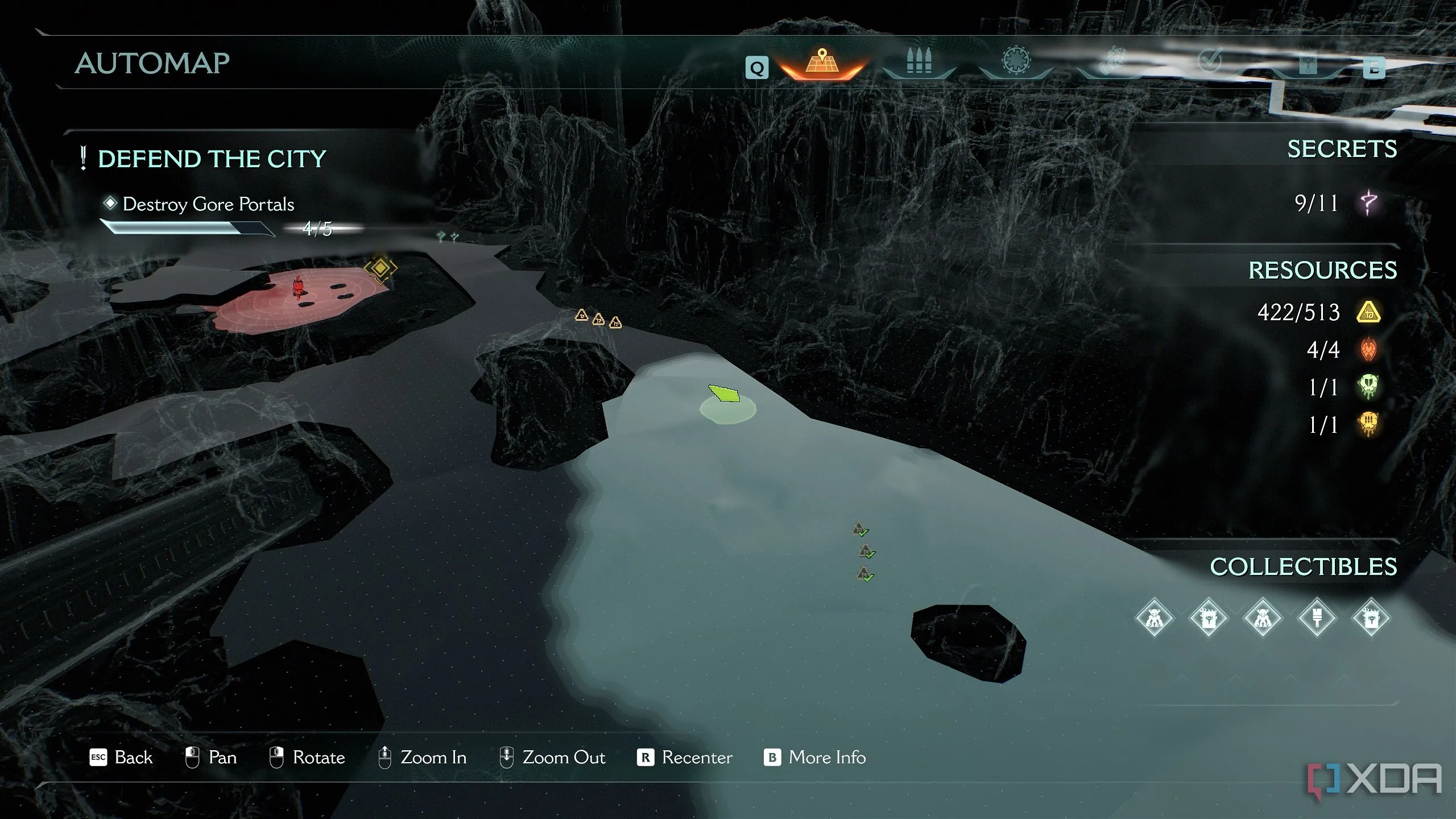
Task: Click the Defend the City mission title
Action: (212, 159)
